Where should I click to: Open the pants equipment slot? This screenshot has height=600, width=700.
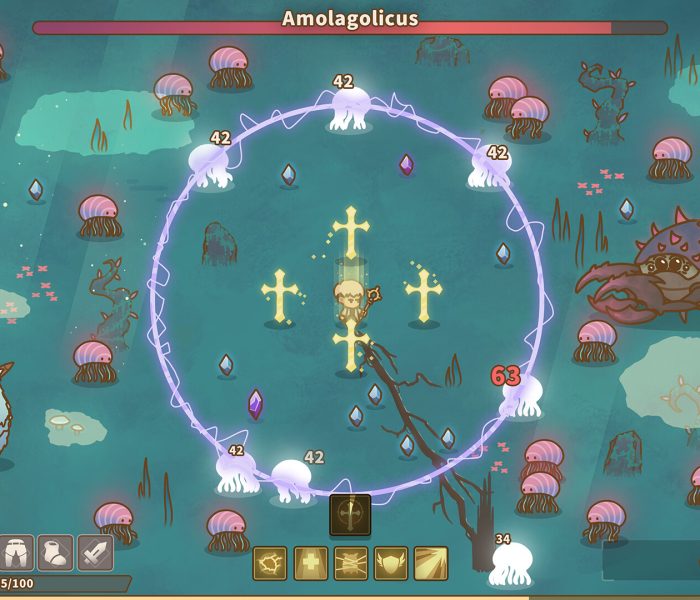point(15,552)
